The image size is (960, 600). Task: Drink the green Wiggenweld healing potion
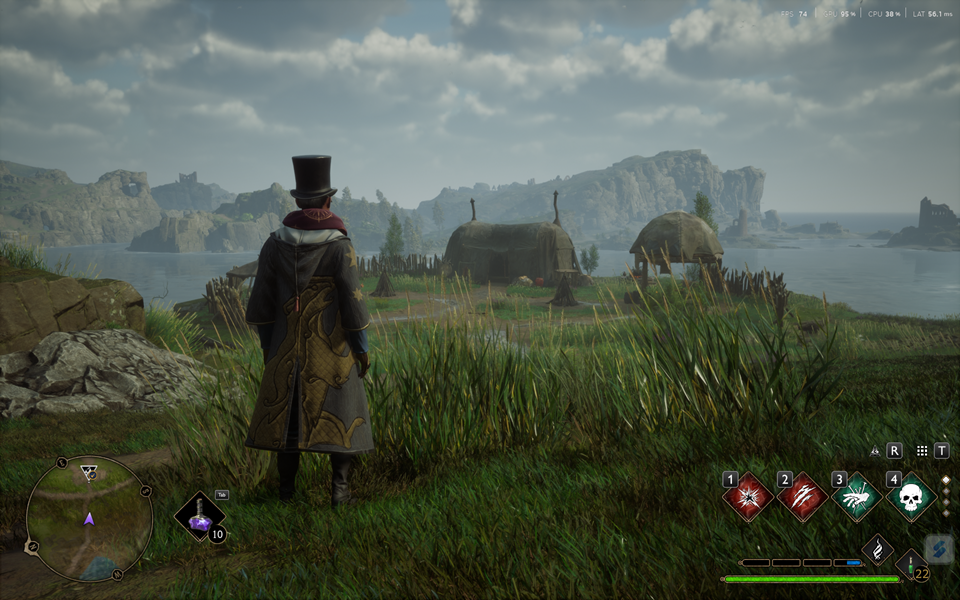click(910, 565)
